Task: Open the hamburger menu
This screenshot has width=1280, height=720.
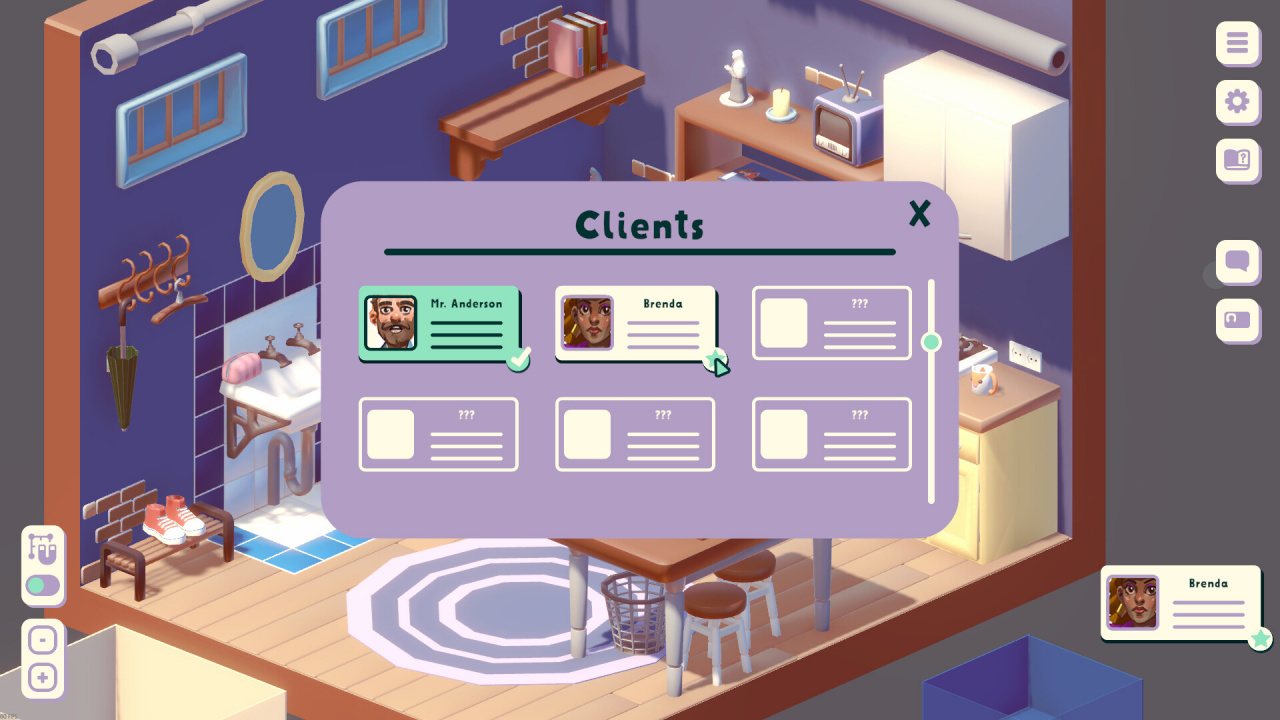Action: tap(1237, 44)
